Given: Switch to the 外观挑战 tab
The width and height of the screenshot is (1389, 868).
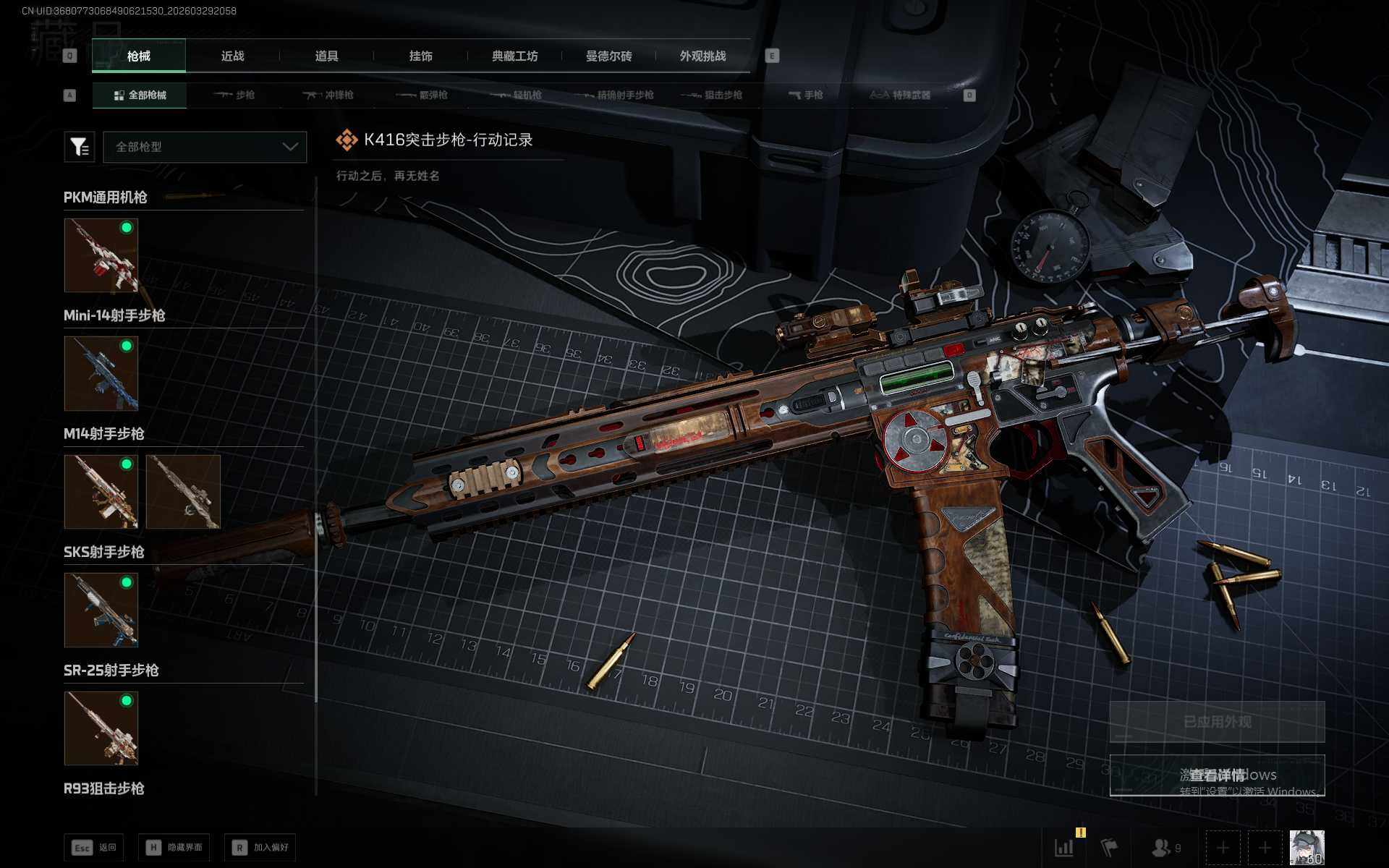Looking at the screenshot, I should point(702,56).
